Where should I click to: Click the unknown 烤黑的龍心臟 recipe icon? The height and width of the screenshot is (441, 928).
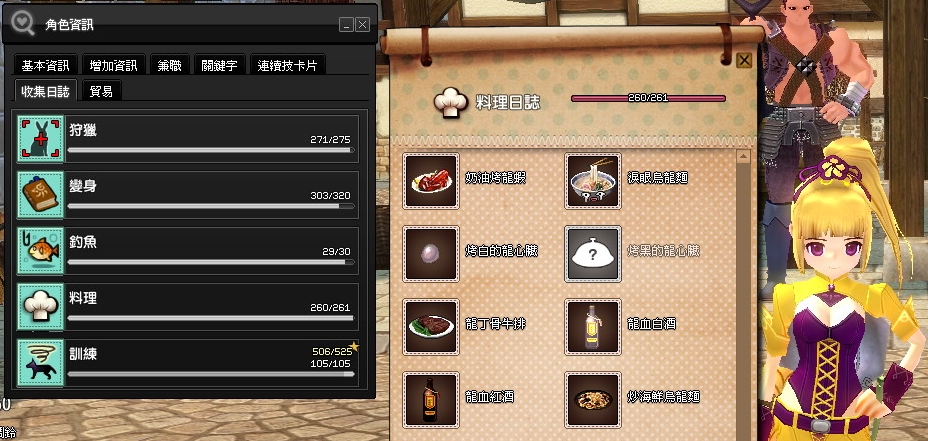click(x=595, y=253)
